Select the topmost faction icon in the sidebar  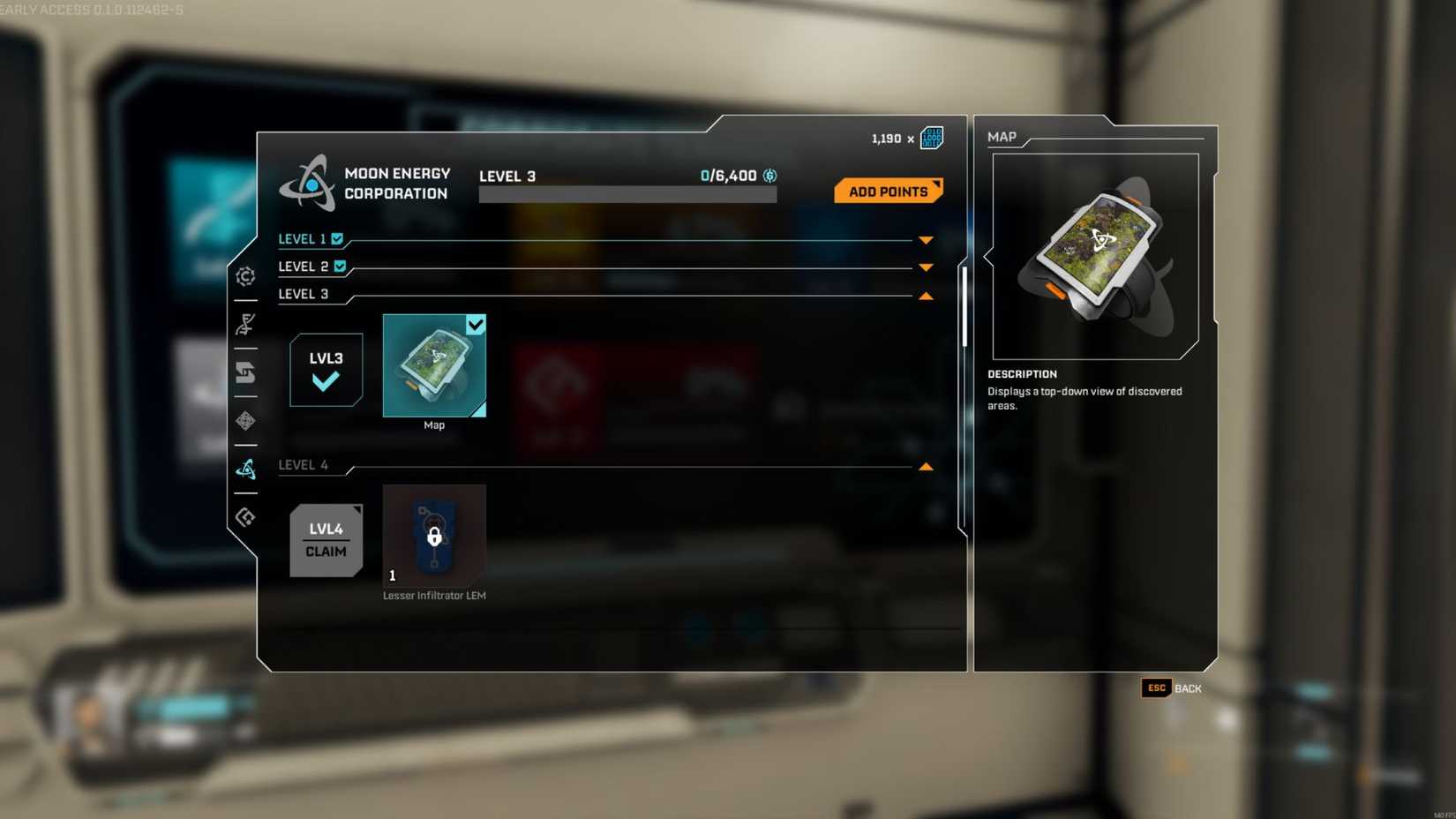[245, 275]
